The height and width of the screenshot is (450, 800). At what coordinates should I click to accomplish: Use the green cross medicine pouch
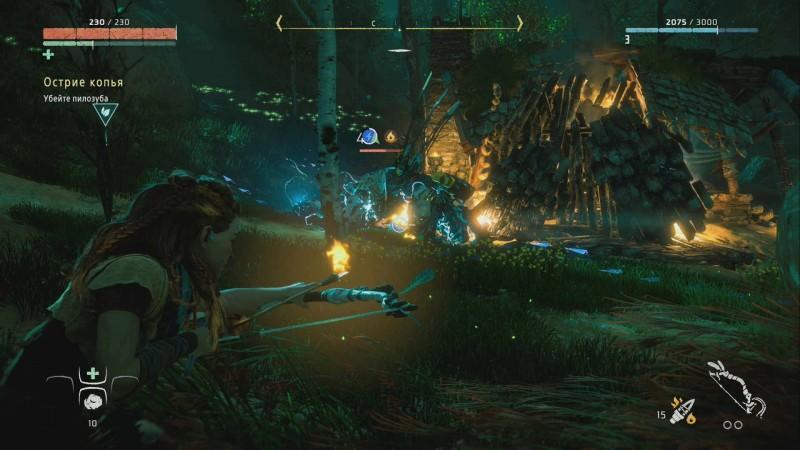(x=93, y=373)
